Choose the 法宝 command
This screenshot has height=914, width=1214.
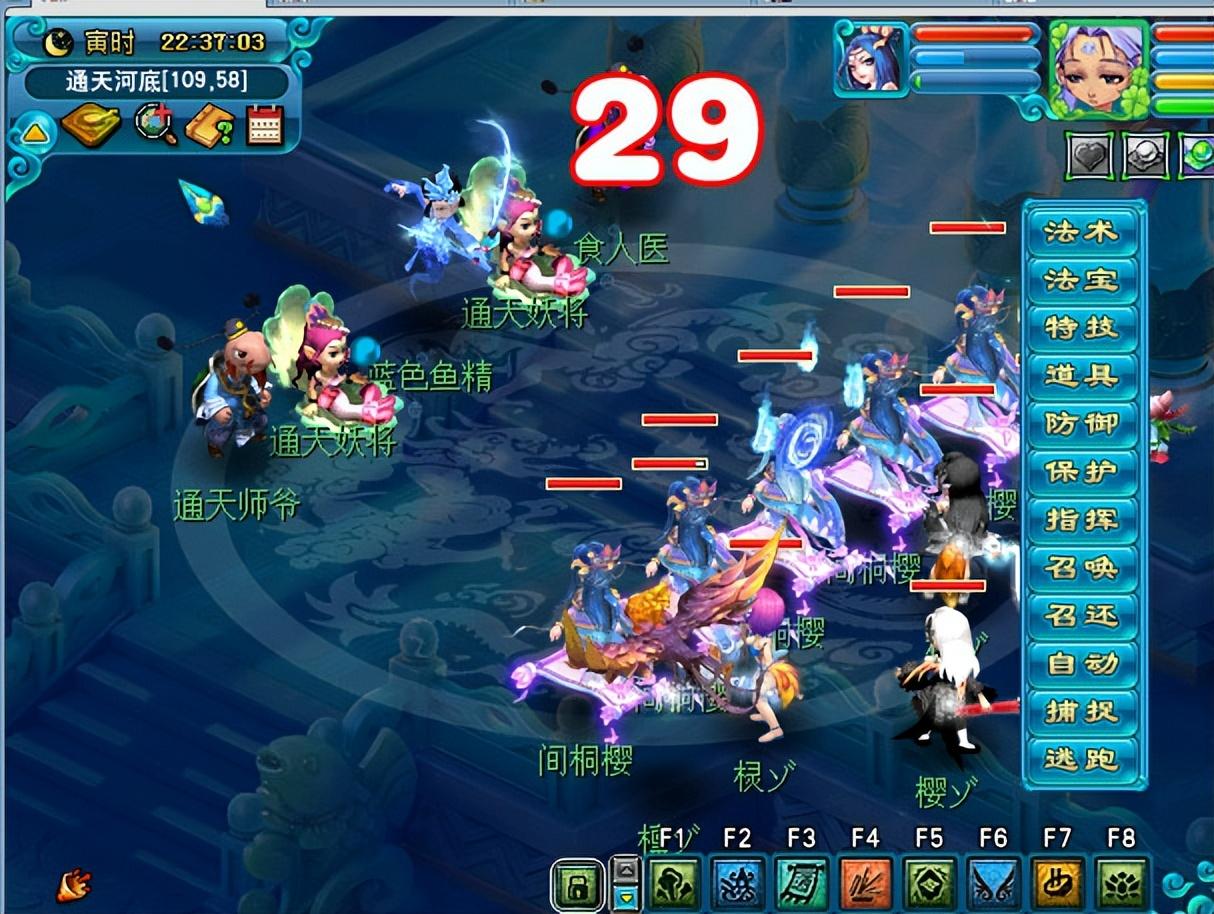(x=1081, y=280)
